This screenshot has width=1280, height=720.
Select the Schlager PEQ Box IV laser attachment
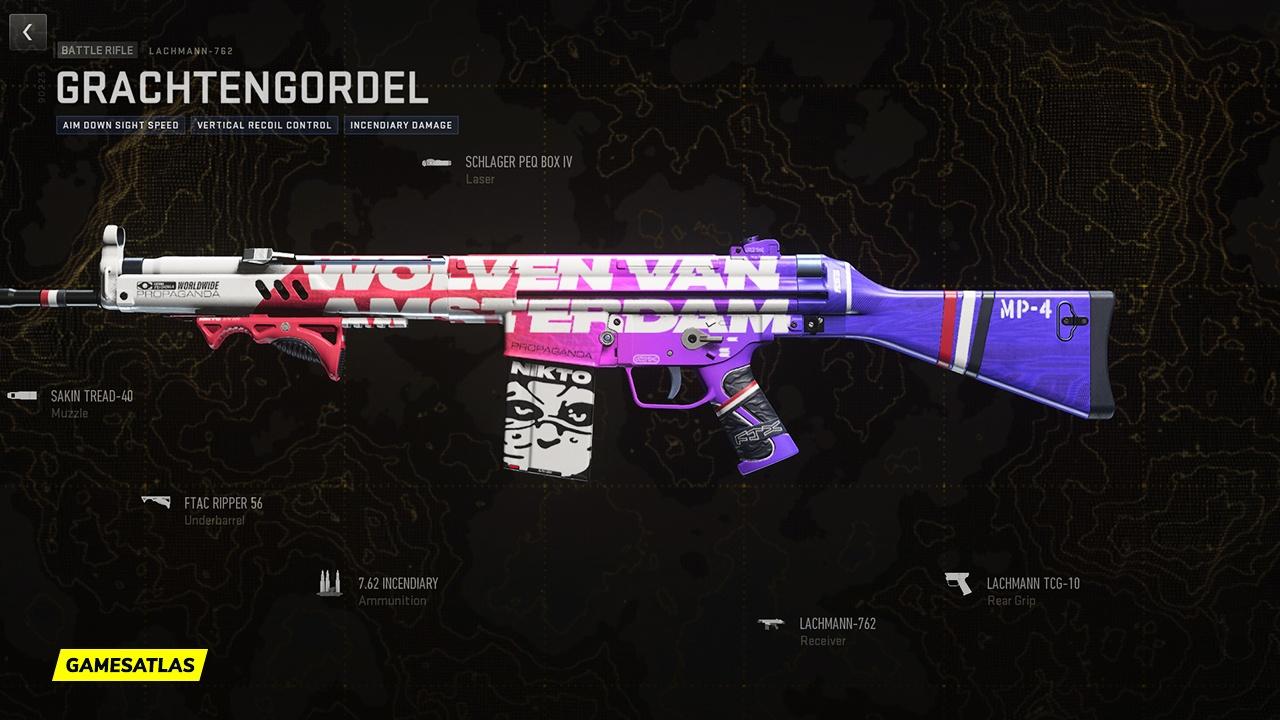pos(517,162)
